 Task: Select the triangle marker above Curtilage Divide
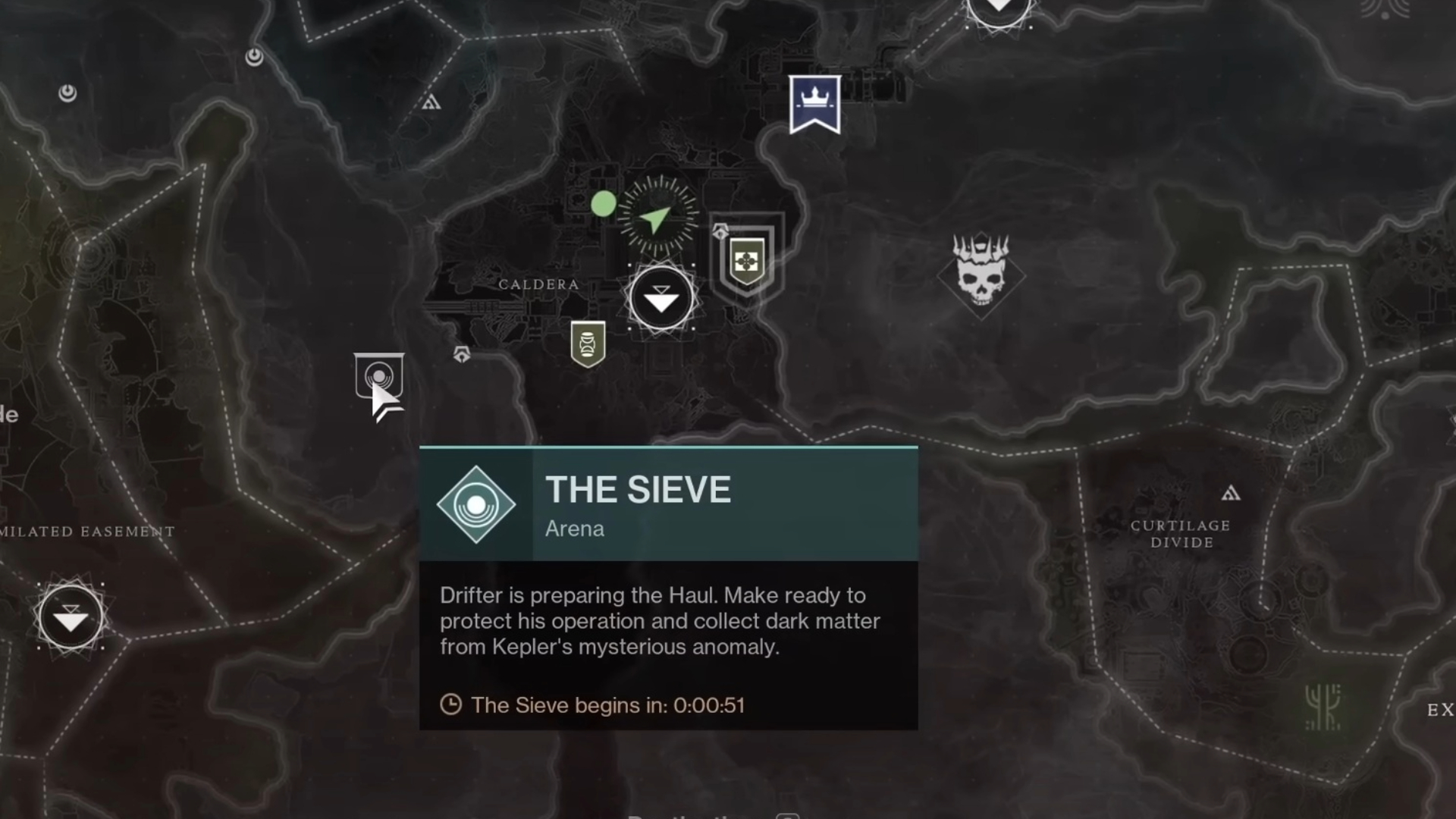tap(1231, 494)
